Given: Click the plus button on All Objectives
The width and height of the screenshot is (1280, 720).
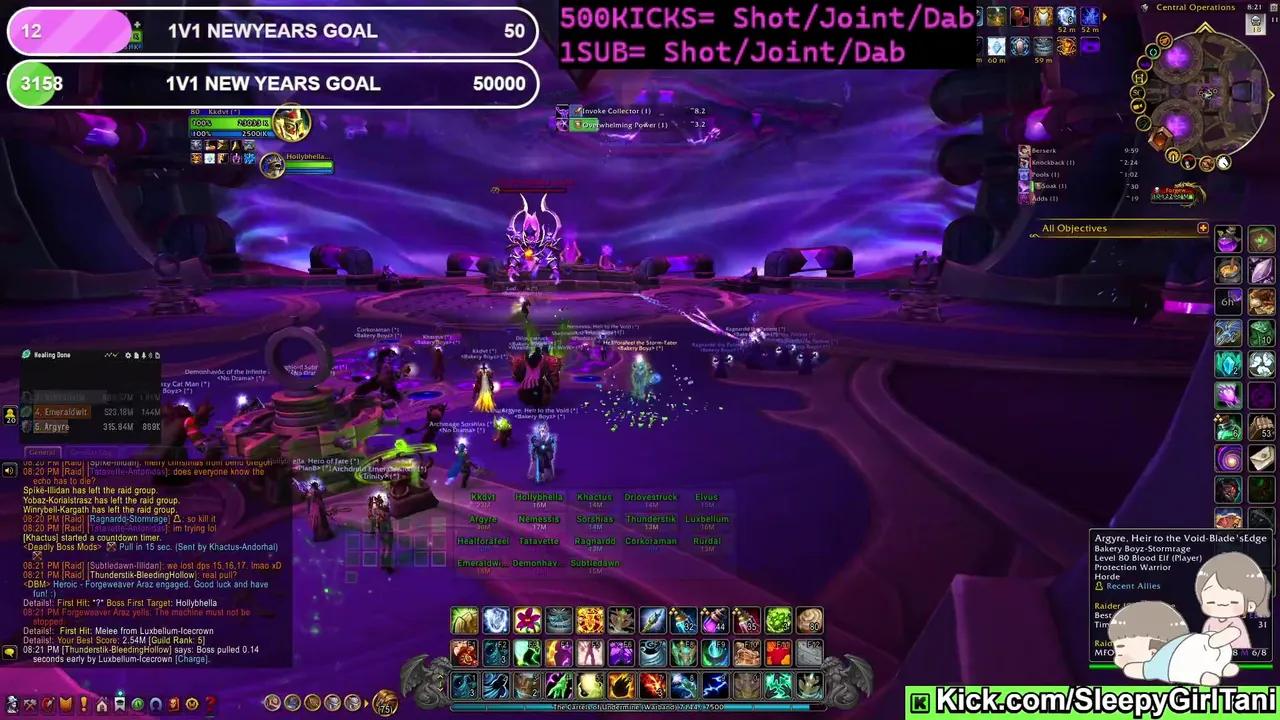Looking at the screenshot, I should [1204, 228].
